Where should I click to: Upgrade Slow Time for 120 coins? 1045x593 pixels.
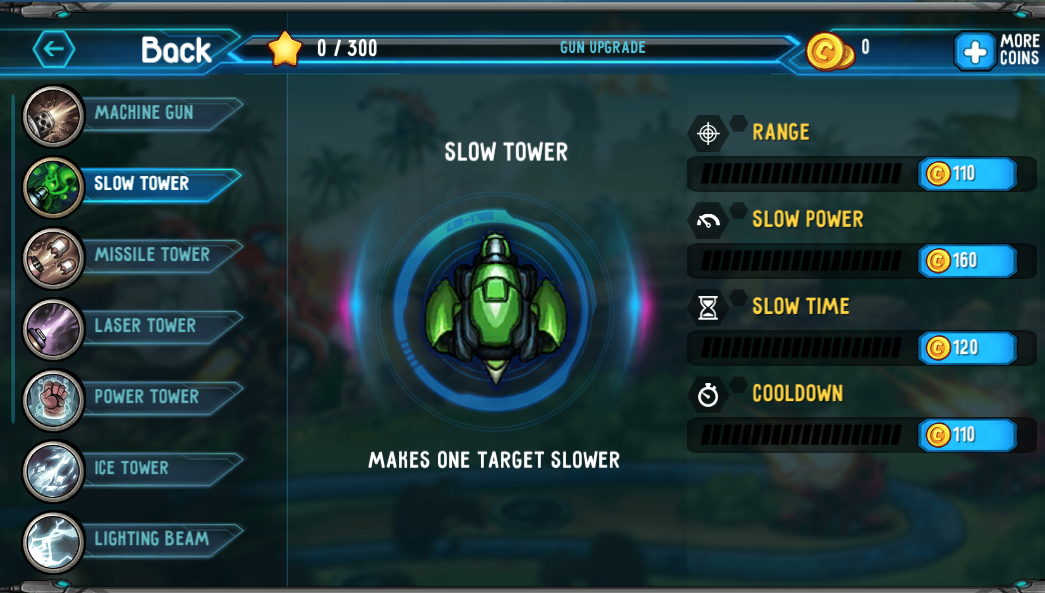click(x=967, y=348)
